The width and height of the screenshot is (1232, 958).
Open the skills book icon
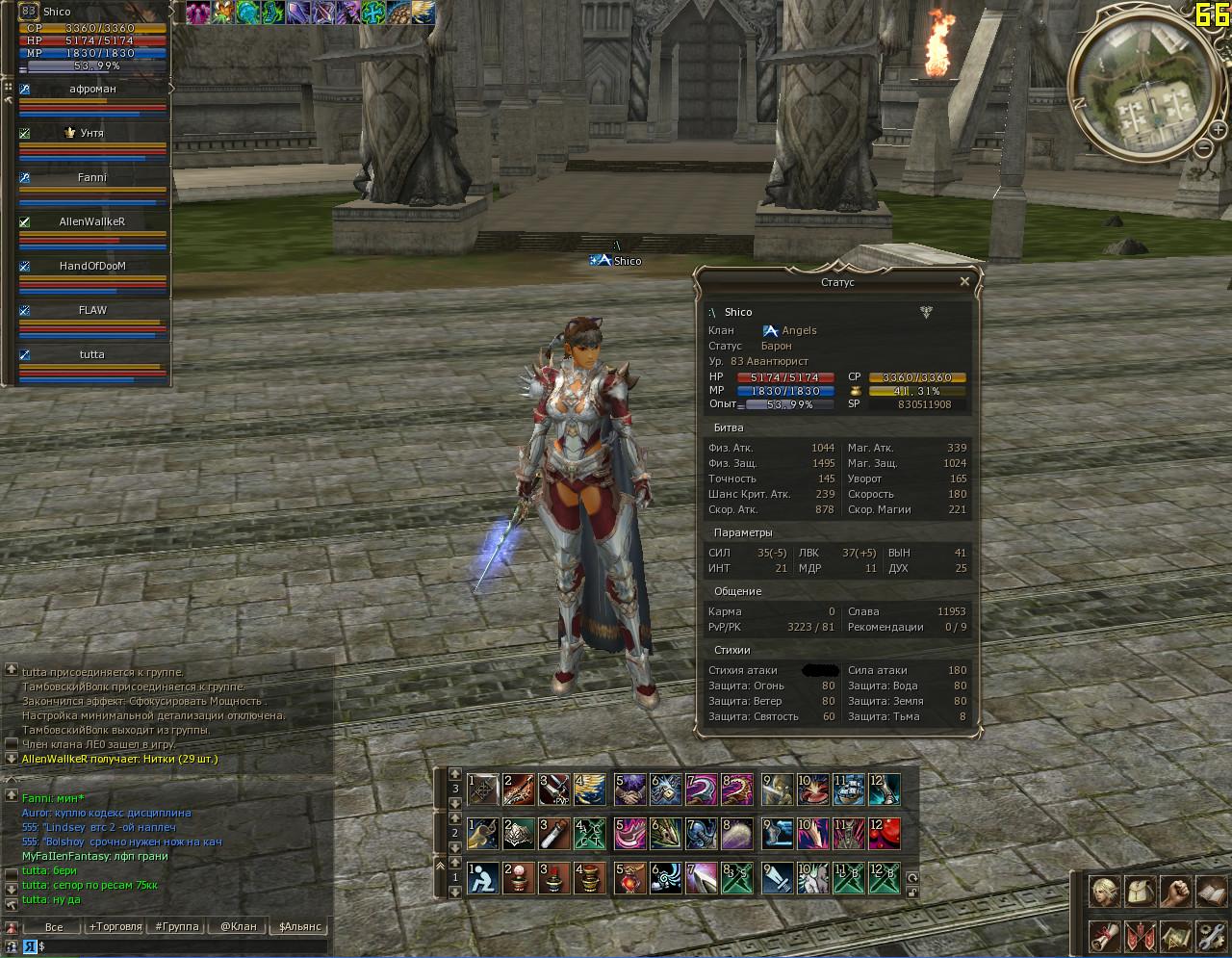[x=1210, y=892]
